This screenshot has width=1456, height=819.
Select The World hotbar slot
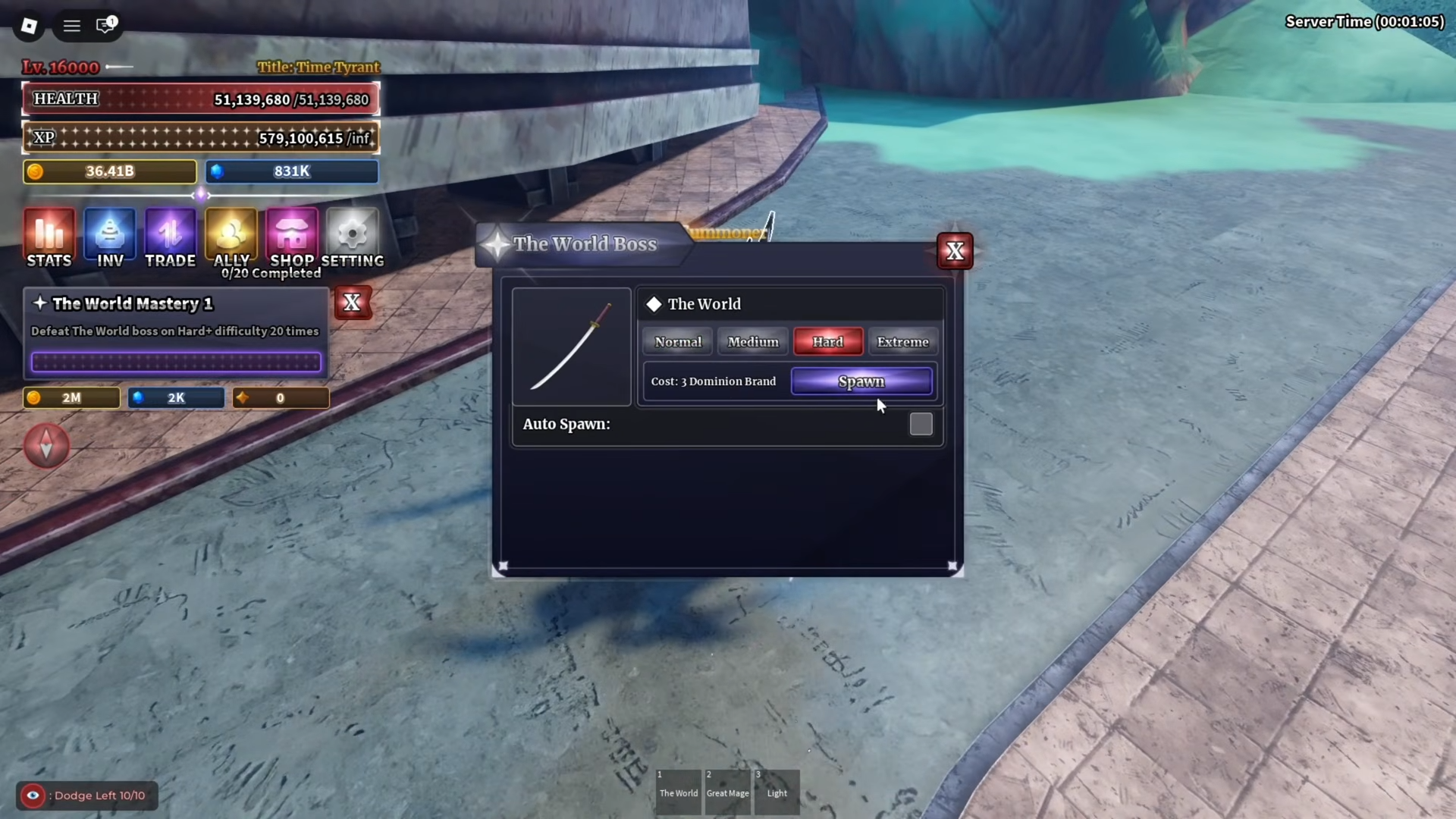click(678, 792)
